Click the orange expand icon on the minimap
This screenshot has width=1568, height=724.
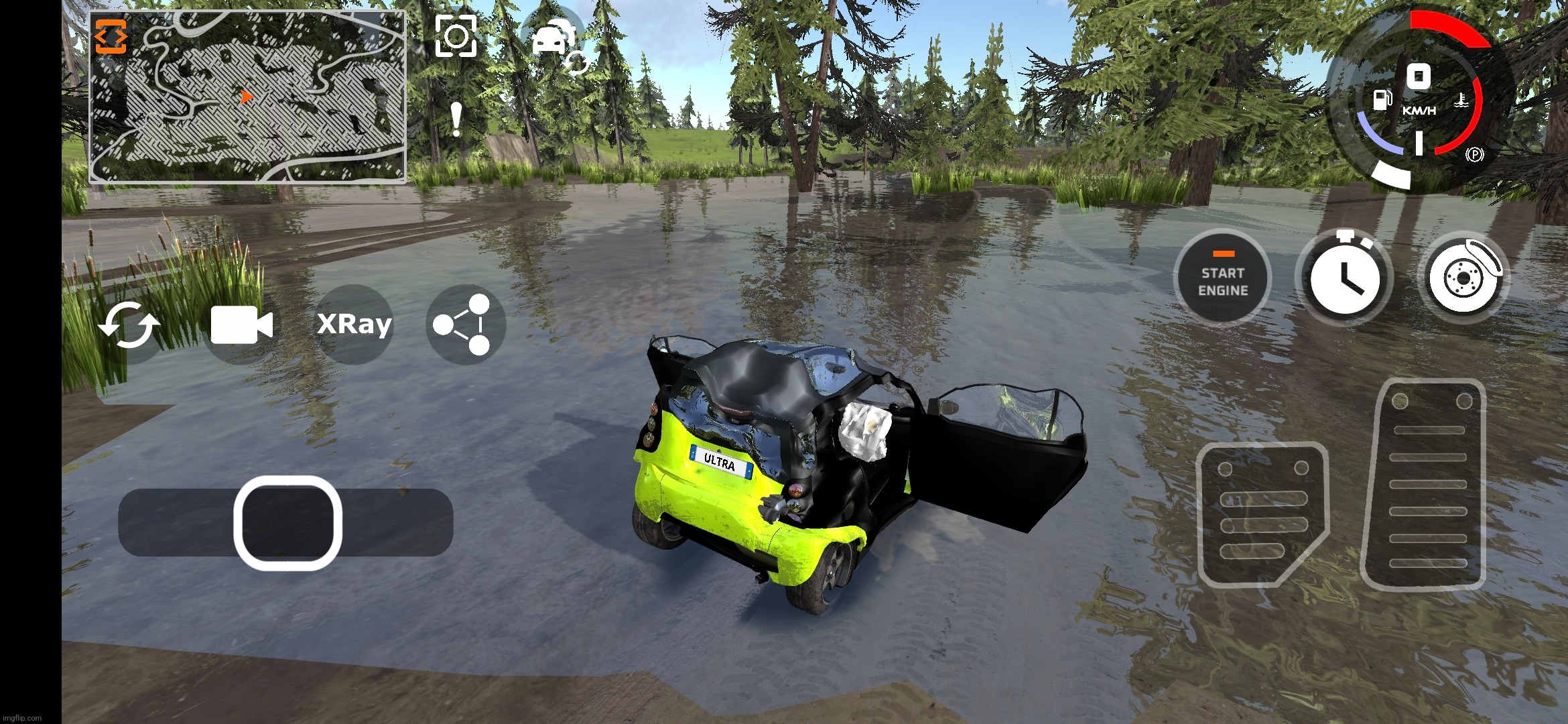(x=111, y=36)
